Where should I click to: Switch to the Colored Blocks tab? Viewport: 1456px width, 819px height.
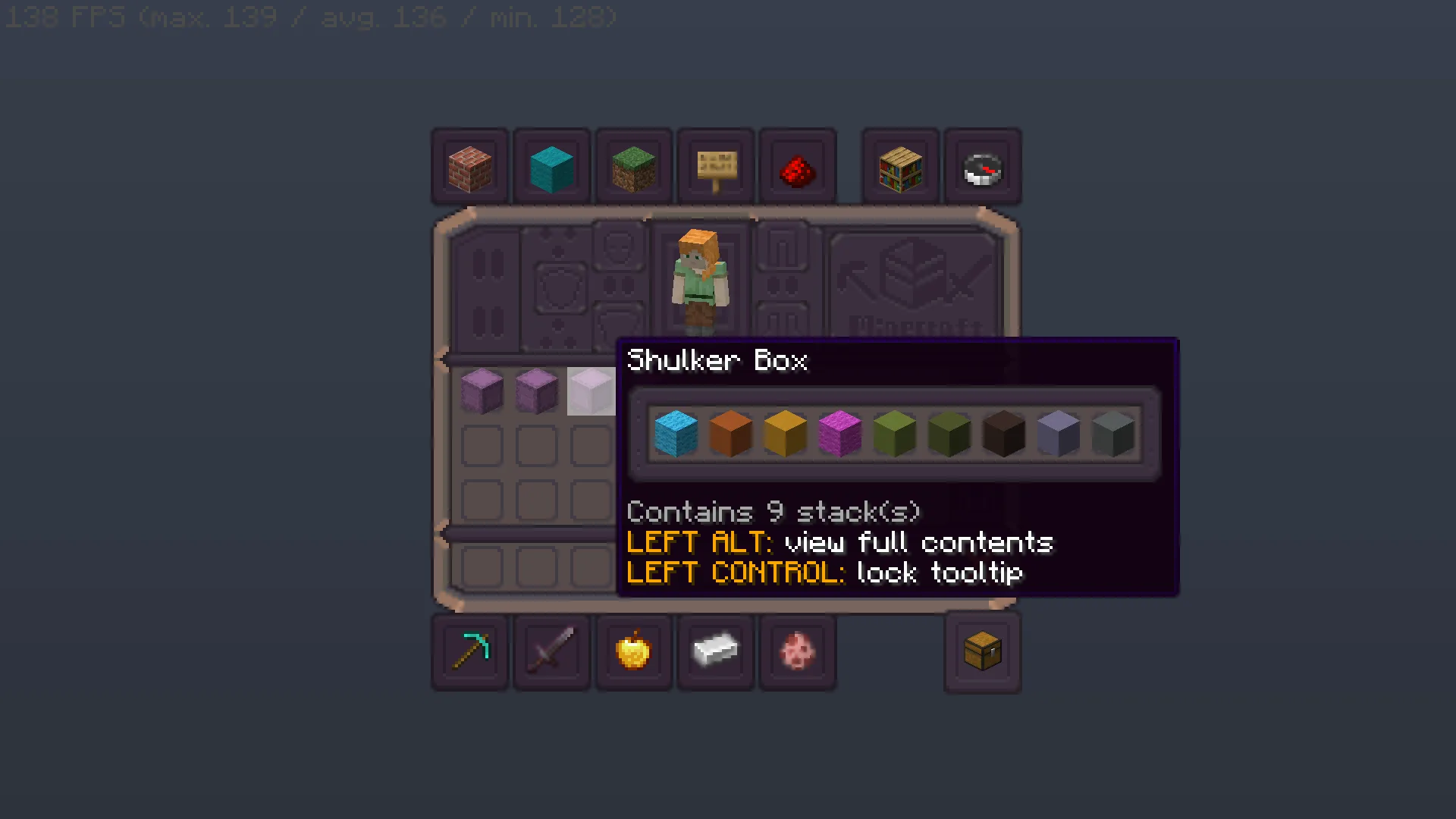click(551, 166)
